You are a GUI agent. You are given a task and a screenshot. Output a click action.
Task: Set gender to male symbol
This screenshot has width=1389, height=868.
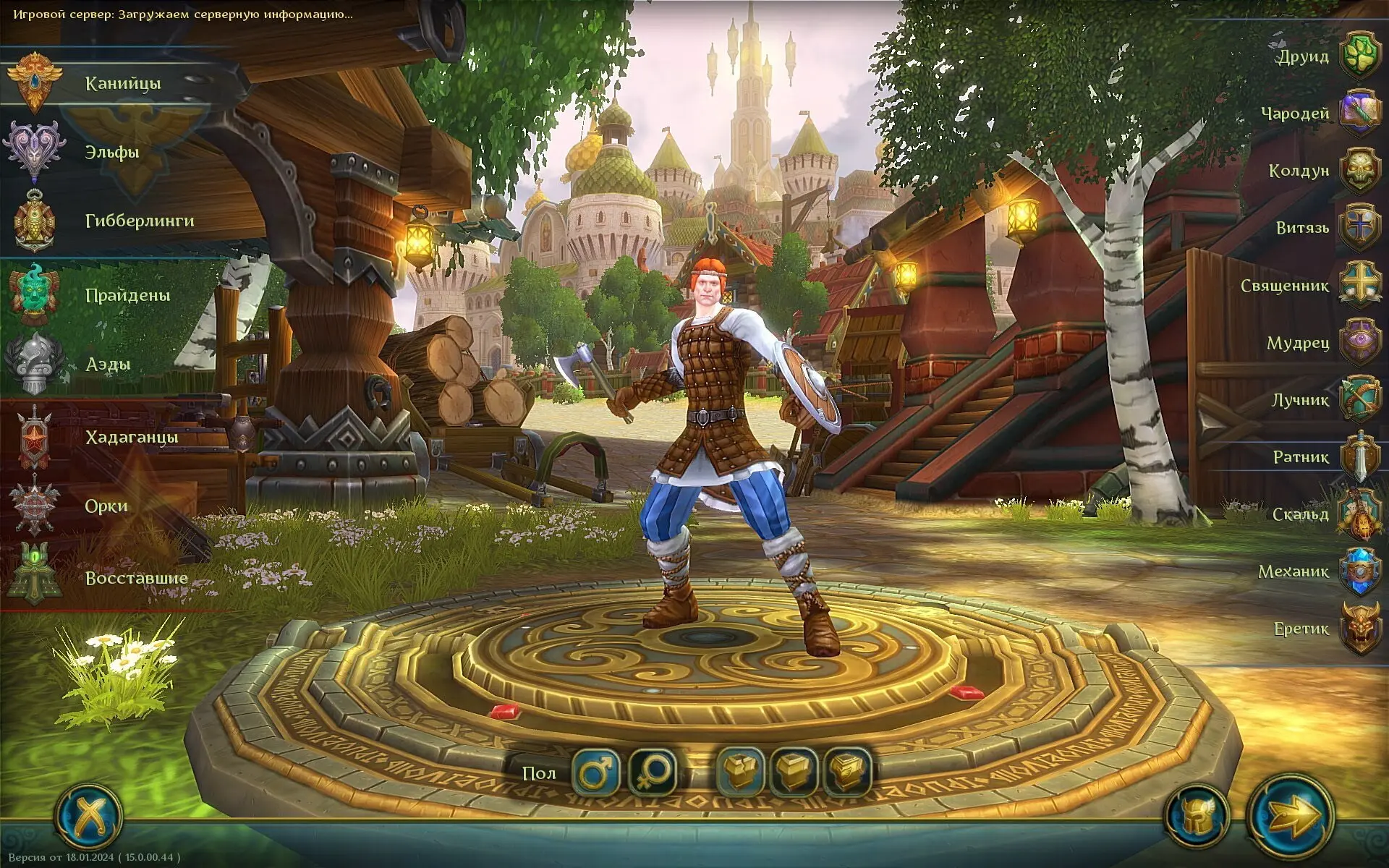[595, 772]
